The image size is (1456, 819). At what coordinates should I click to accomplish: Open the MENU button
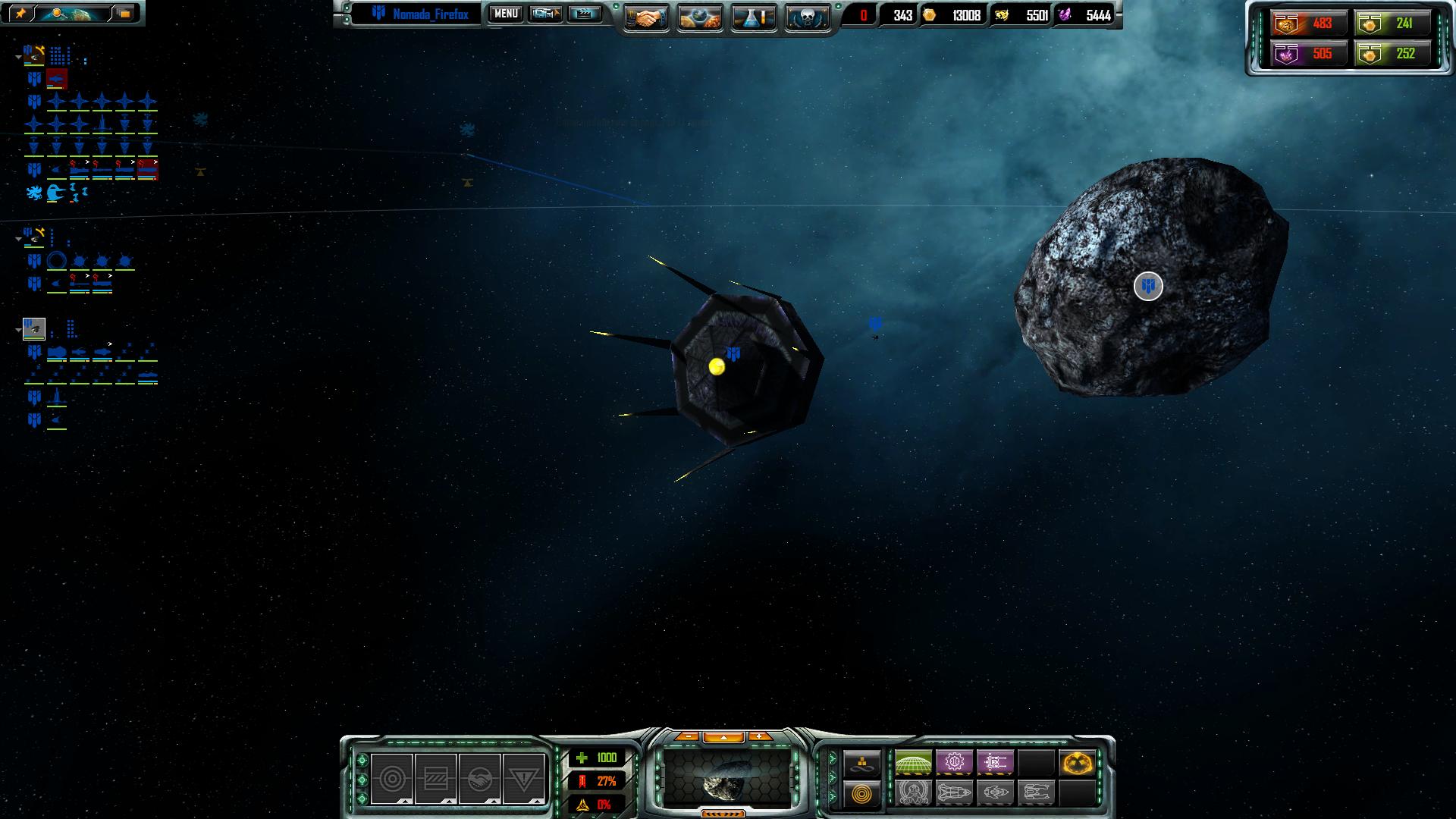(505, 14)
